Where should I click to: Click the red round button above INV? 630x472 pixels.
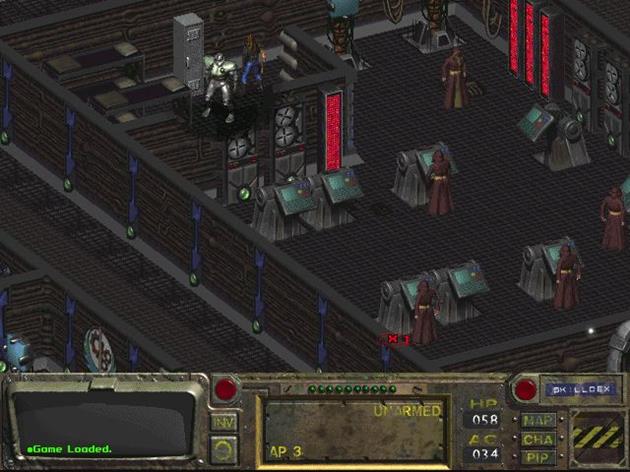coord(225,388)
